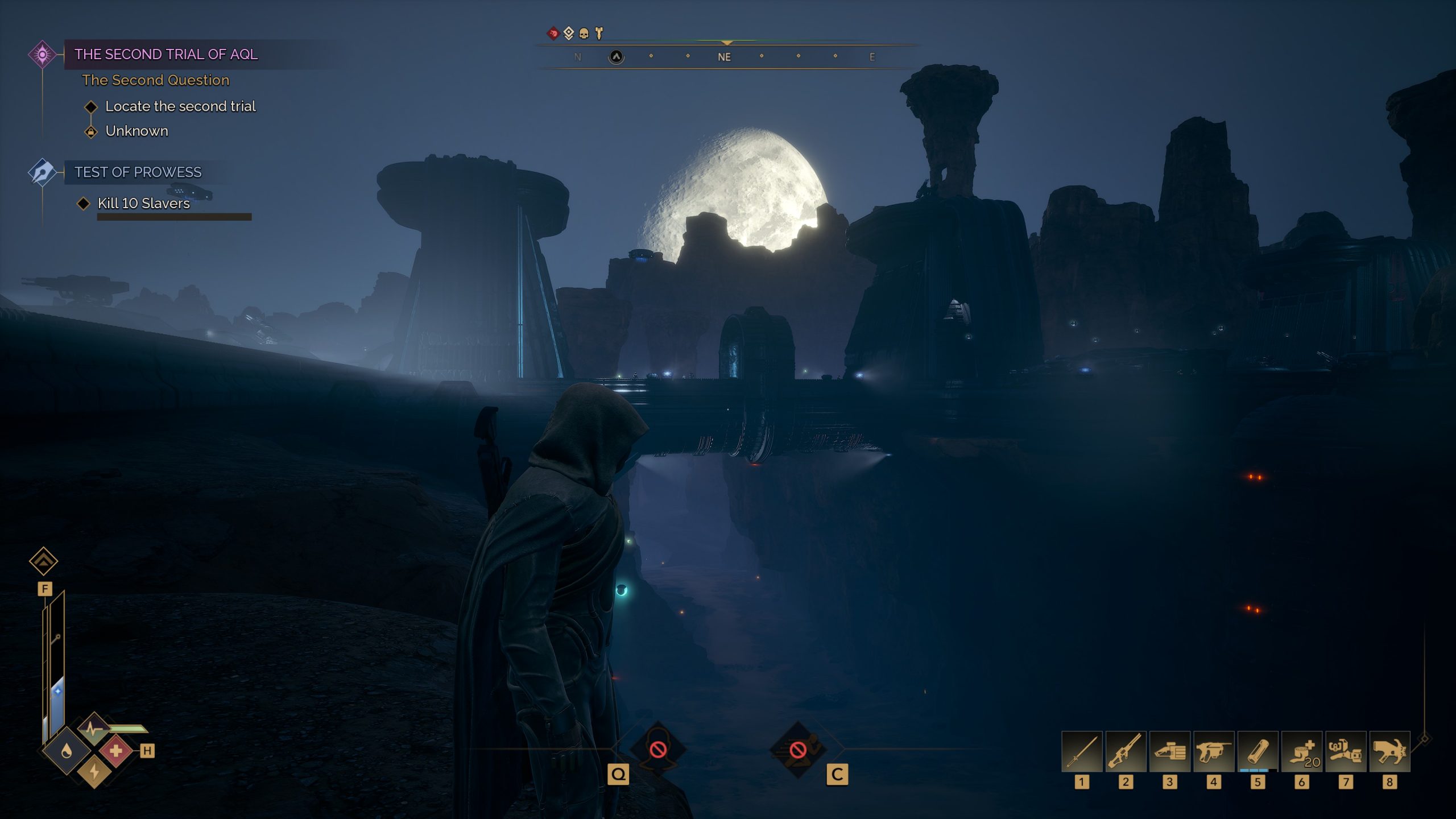Viewport: 1456px width, 819px height.
Task: Use the bandage stack of 20
Action: [x=1301, y=751]
